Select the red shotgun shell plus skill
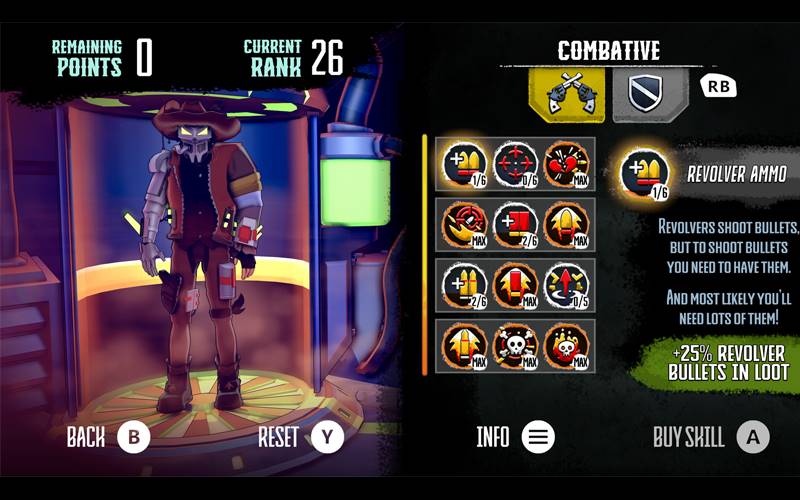This screenshot has height=500, width=800. (515, 223)
